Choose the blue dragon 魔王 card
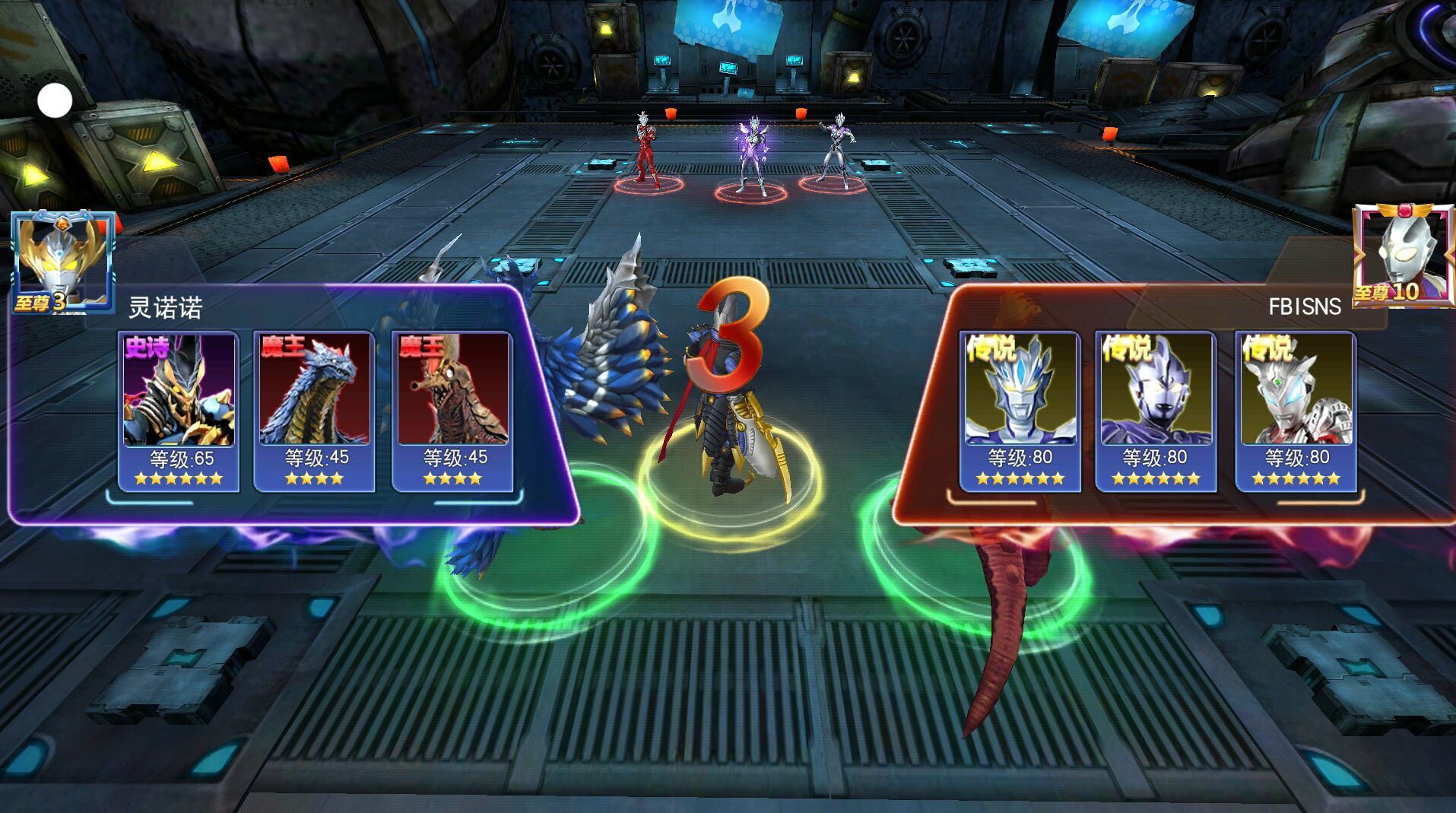Screen dimensions: 1456x813 [314, 411]
